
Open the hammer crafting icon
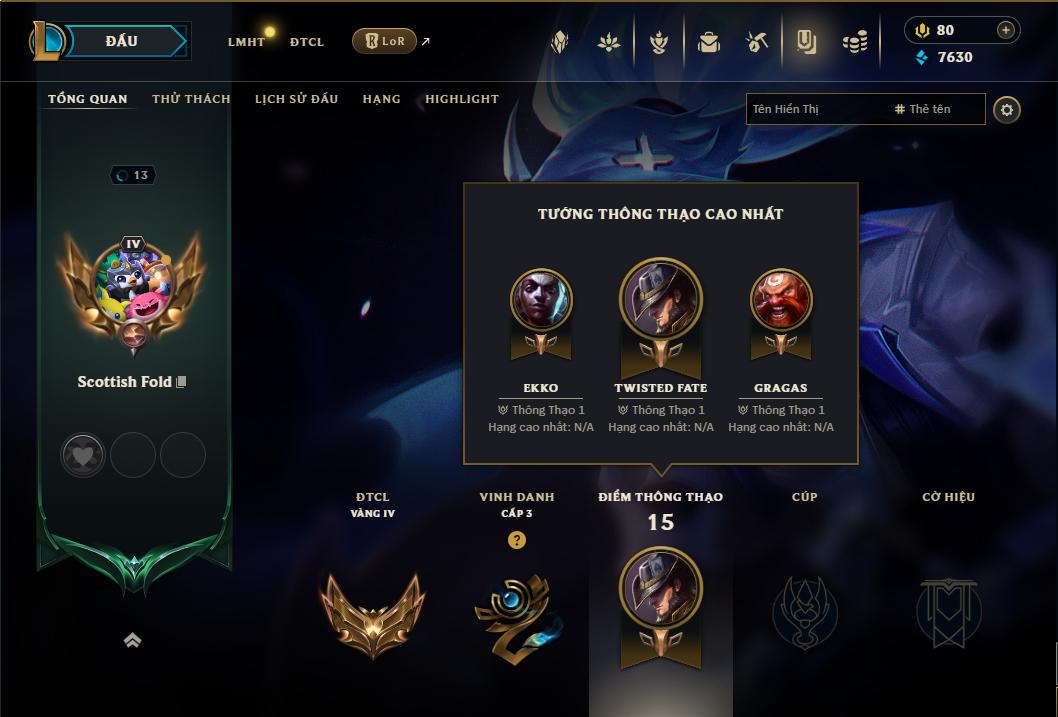coord(757,42)
